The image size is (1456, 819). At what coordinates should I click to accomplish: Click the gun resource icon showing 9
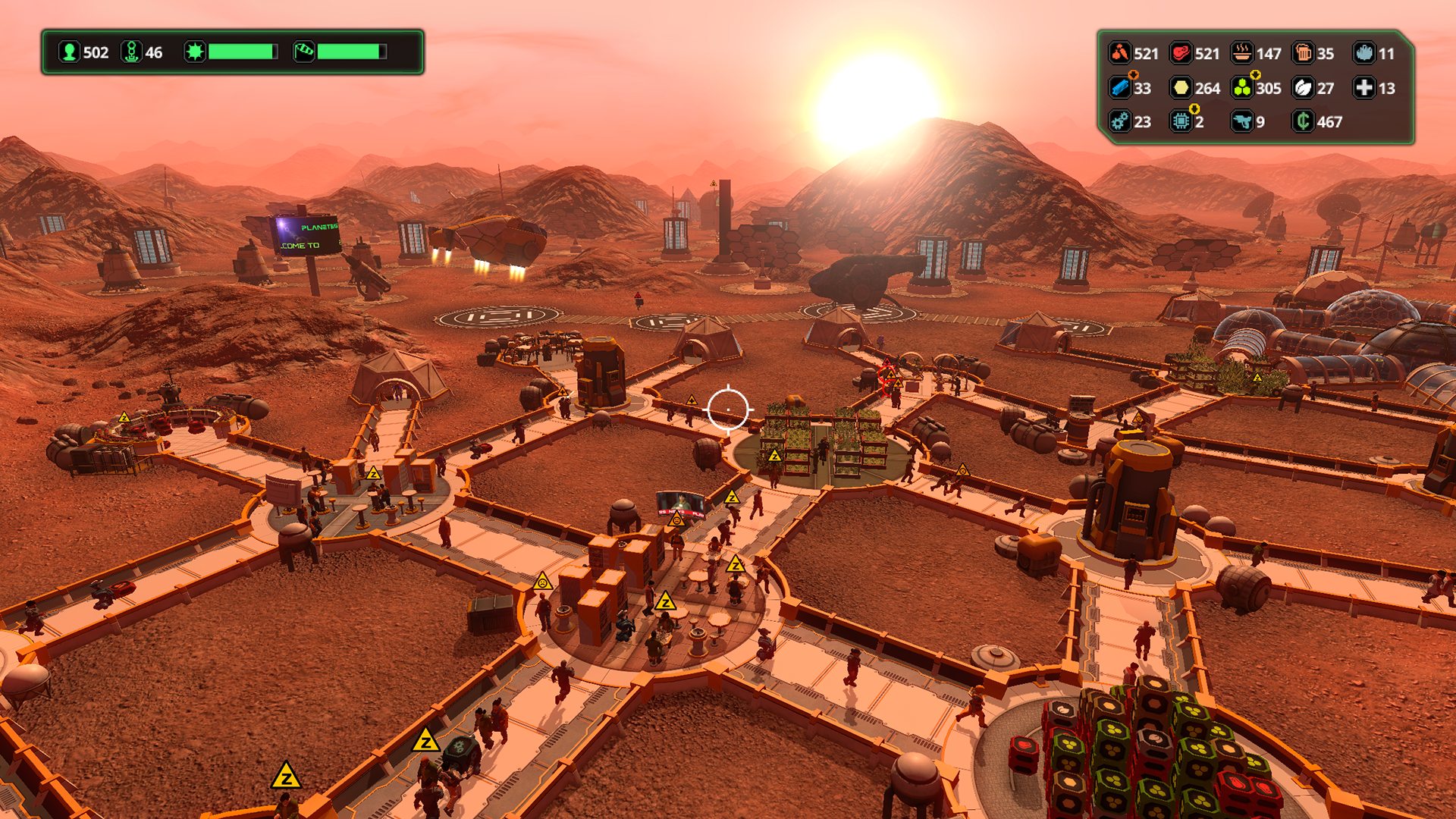1241,121
